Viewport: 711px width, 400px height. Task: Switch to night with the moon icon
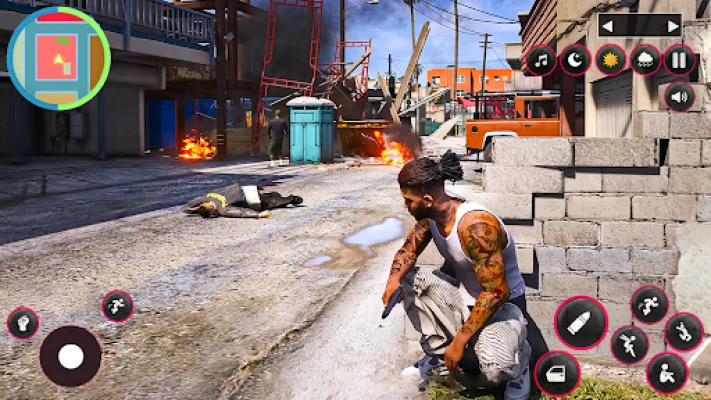point(575,60)
